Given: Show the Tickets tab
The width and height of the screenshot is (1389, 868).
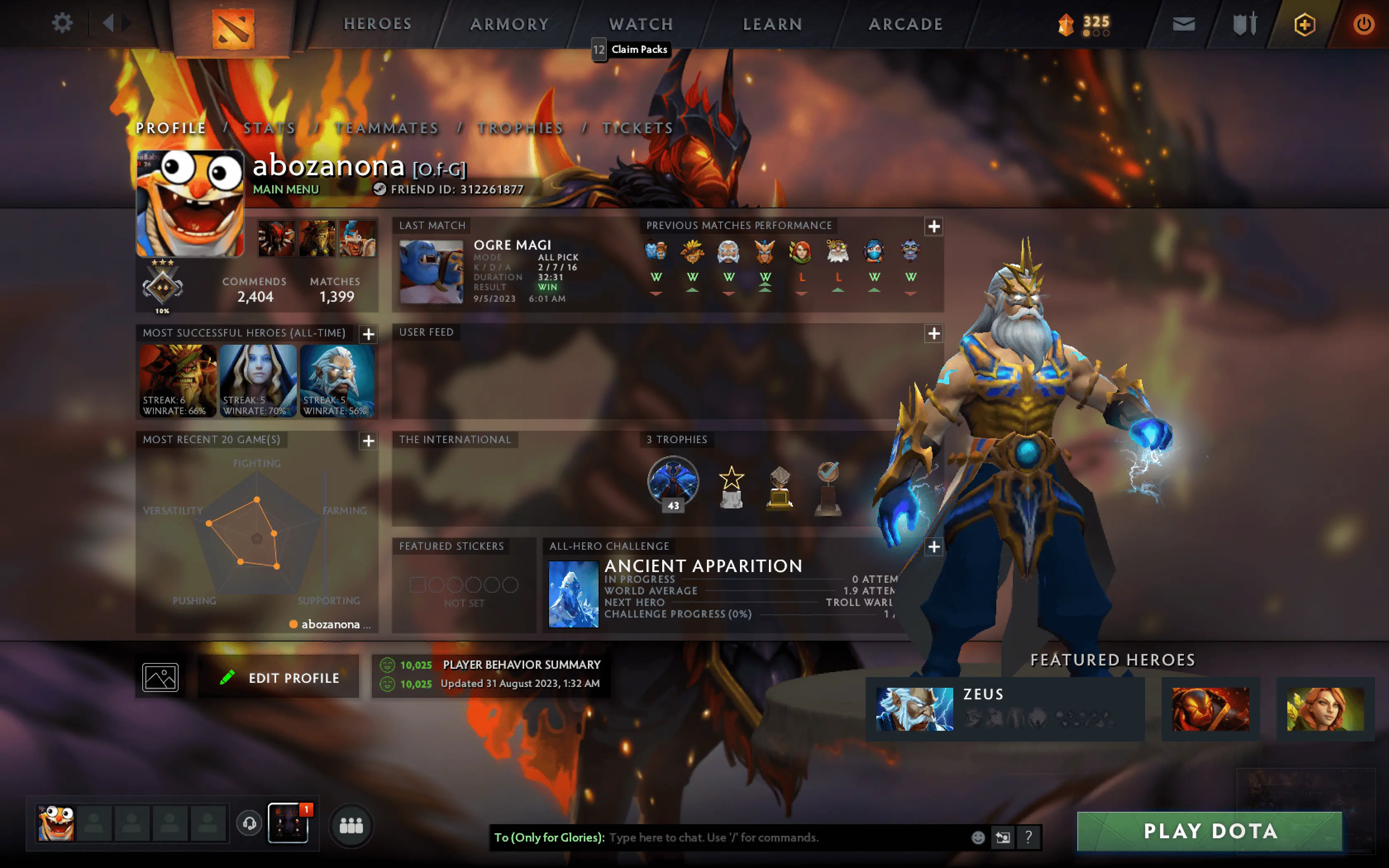Looking at the screenshot, I should [x=637, y=128].
